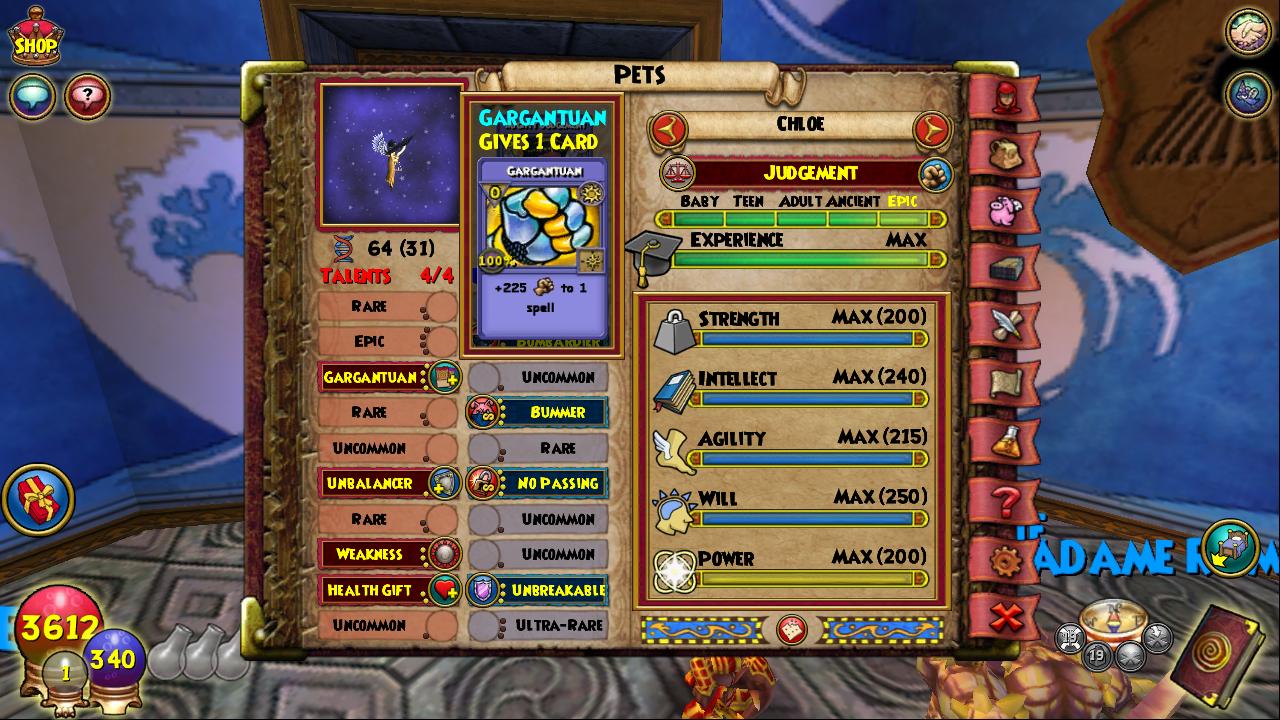Open the gear settings tab
Screen dimensions: 1280x720
click(x=1004, y=559)
